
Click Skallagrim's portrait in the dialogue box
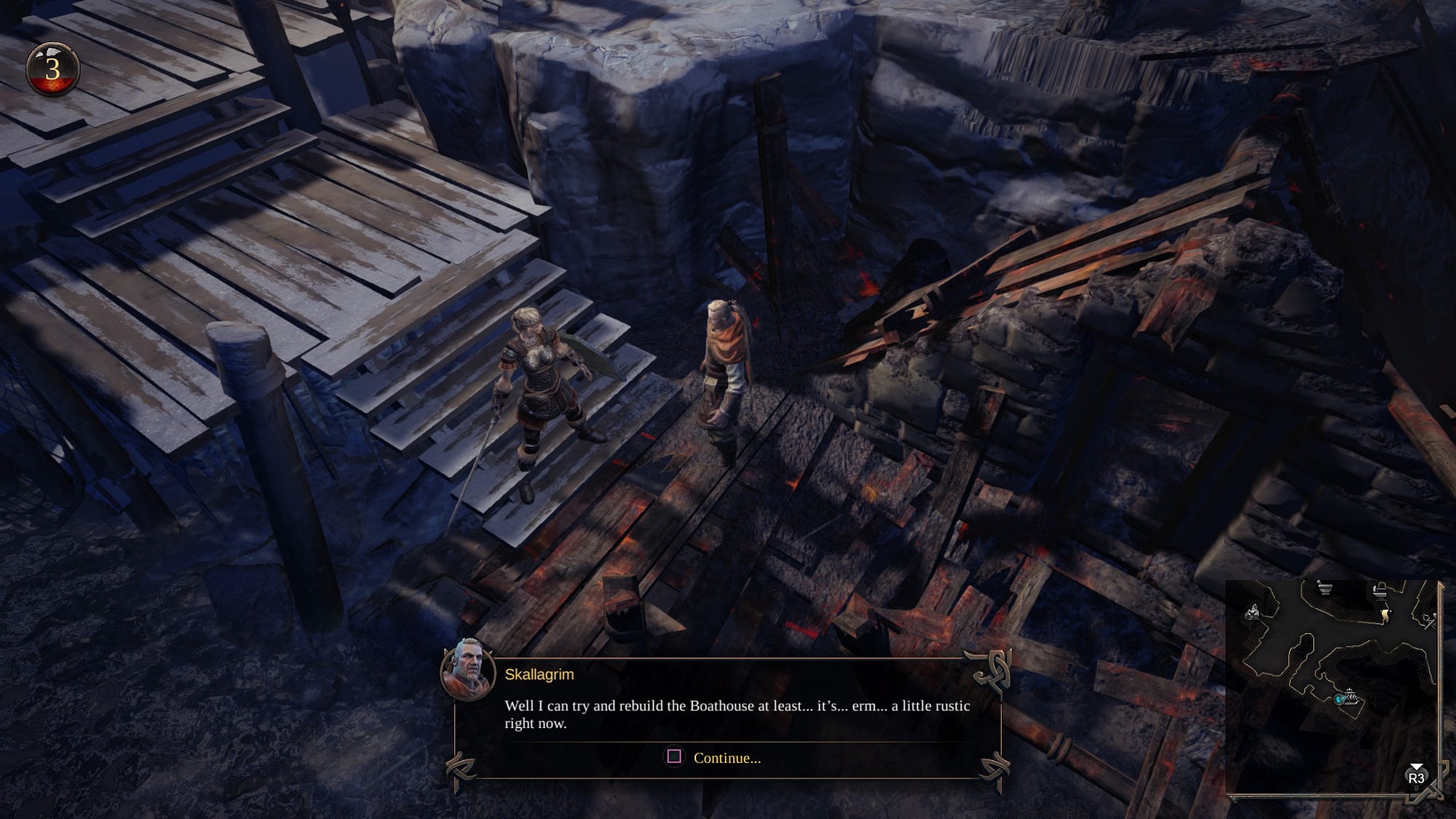pyautogui.click(x=467, y=670)
